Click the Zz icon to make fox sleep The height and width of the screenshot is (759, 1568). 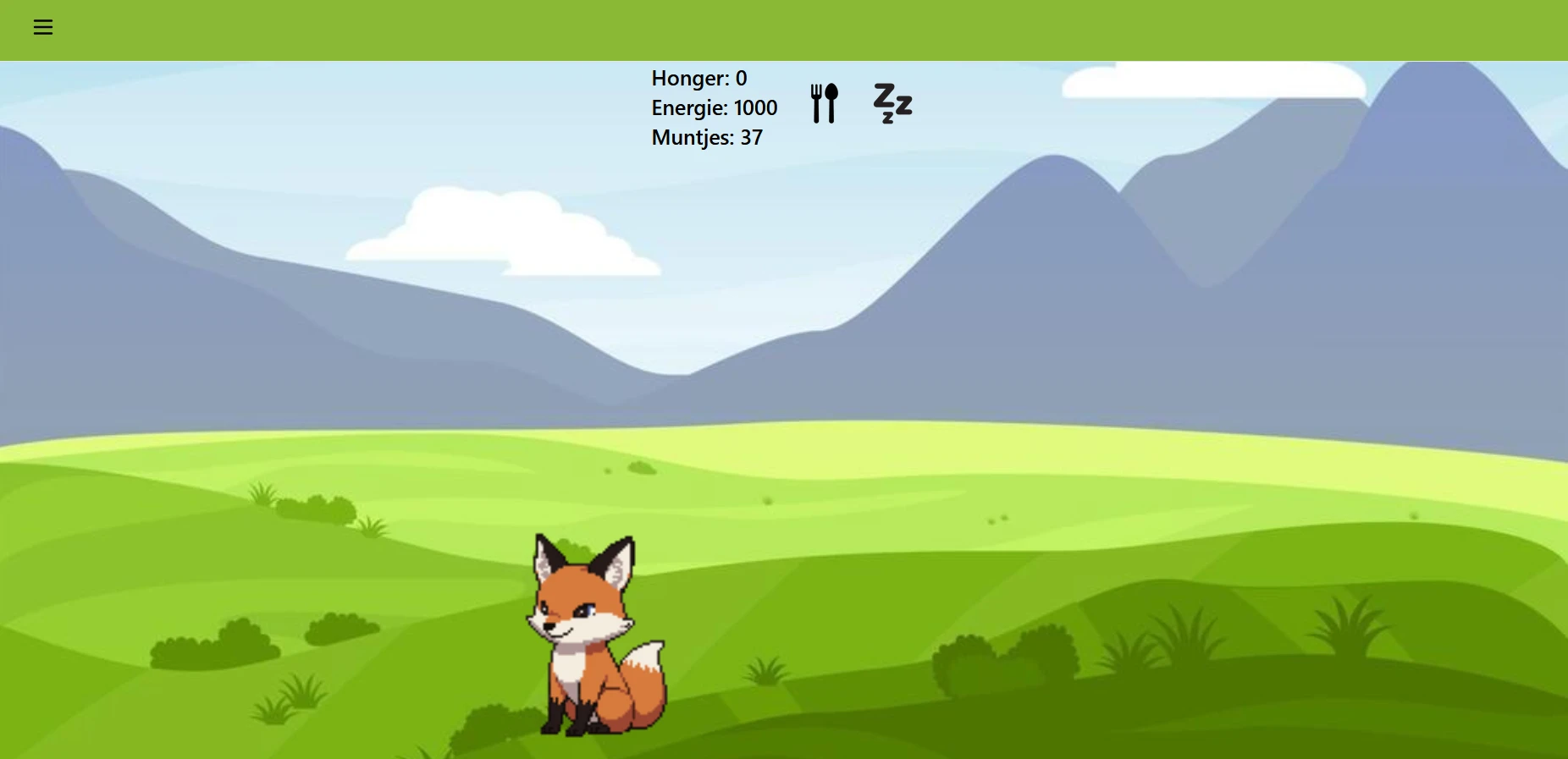(892, 103)
